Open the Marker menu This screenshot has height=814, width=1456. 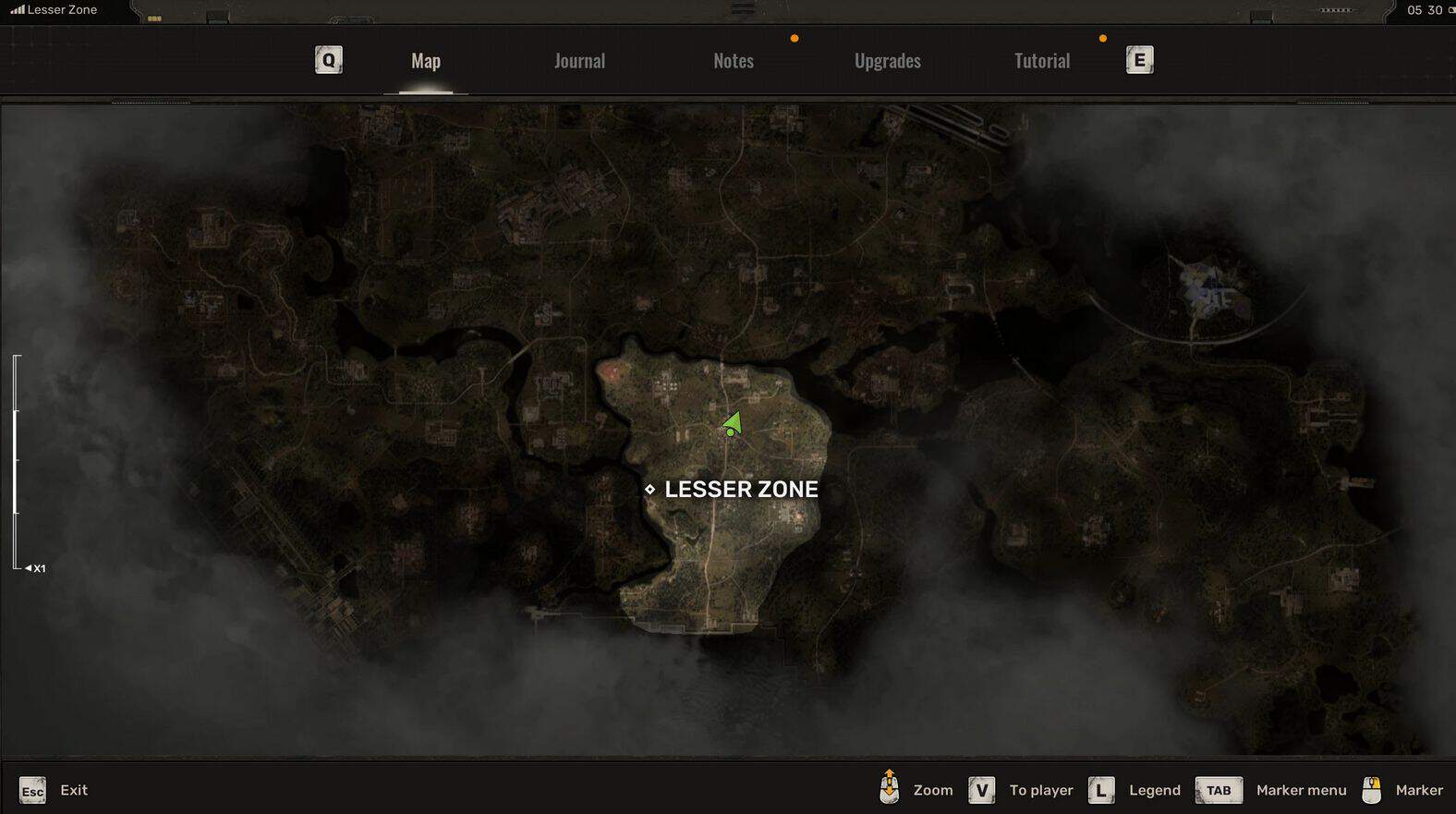1271,790
